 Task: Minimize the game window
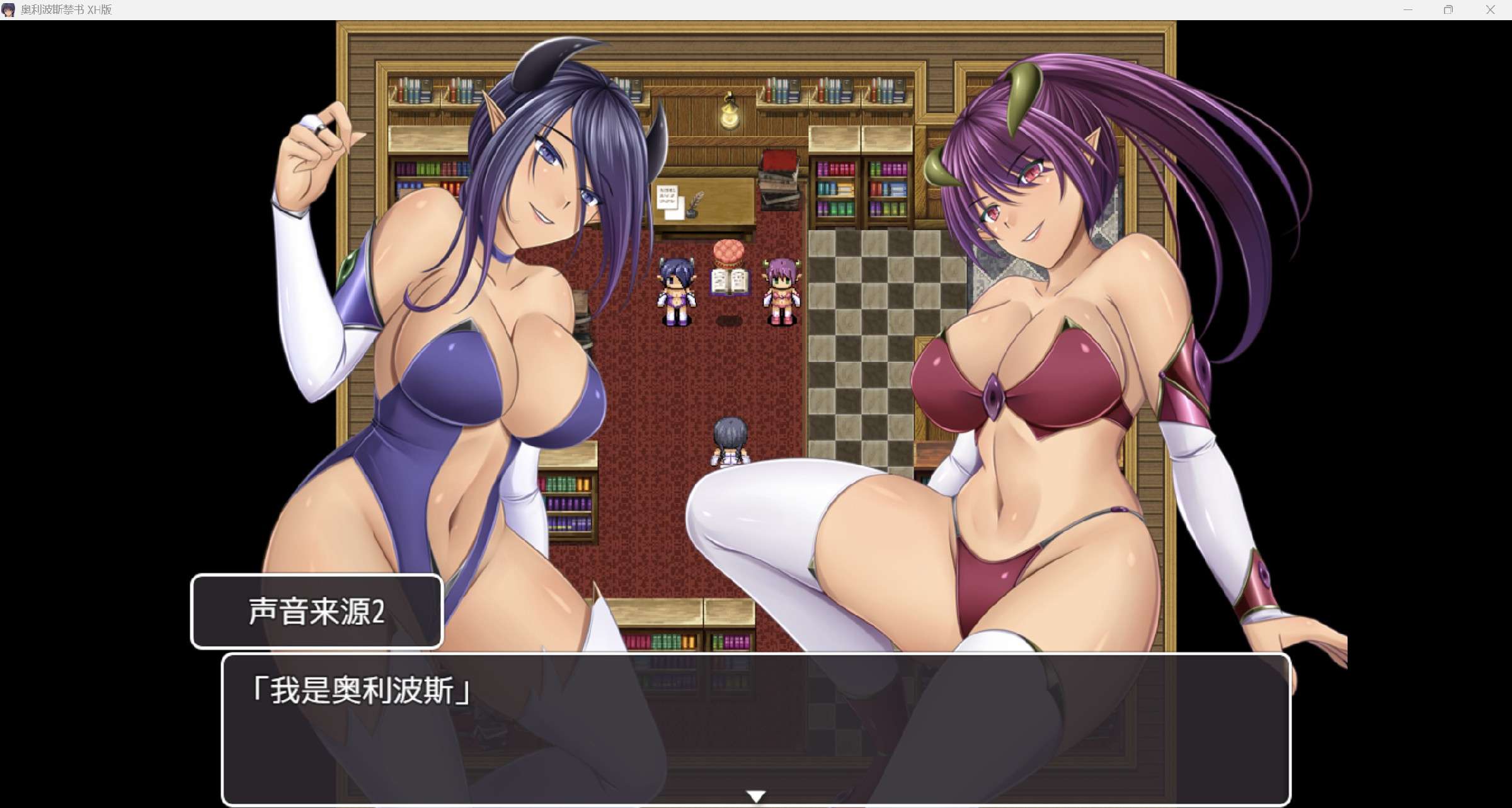pyautogui.click(x=1408, y=10)
